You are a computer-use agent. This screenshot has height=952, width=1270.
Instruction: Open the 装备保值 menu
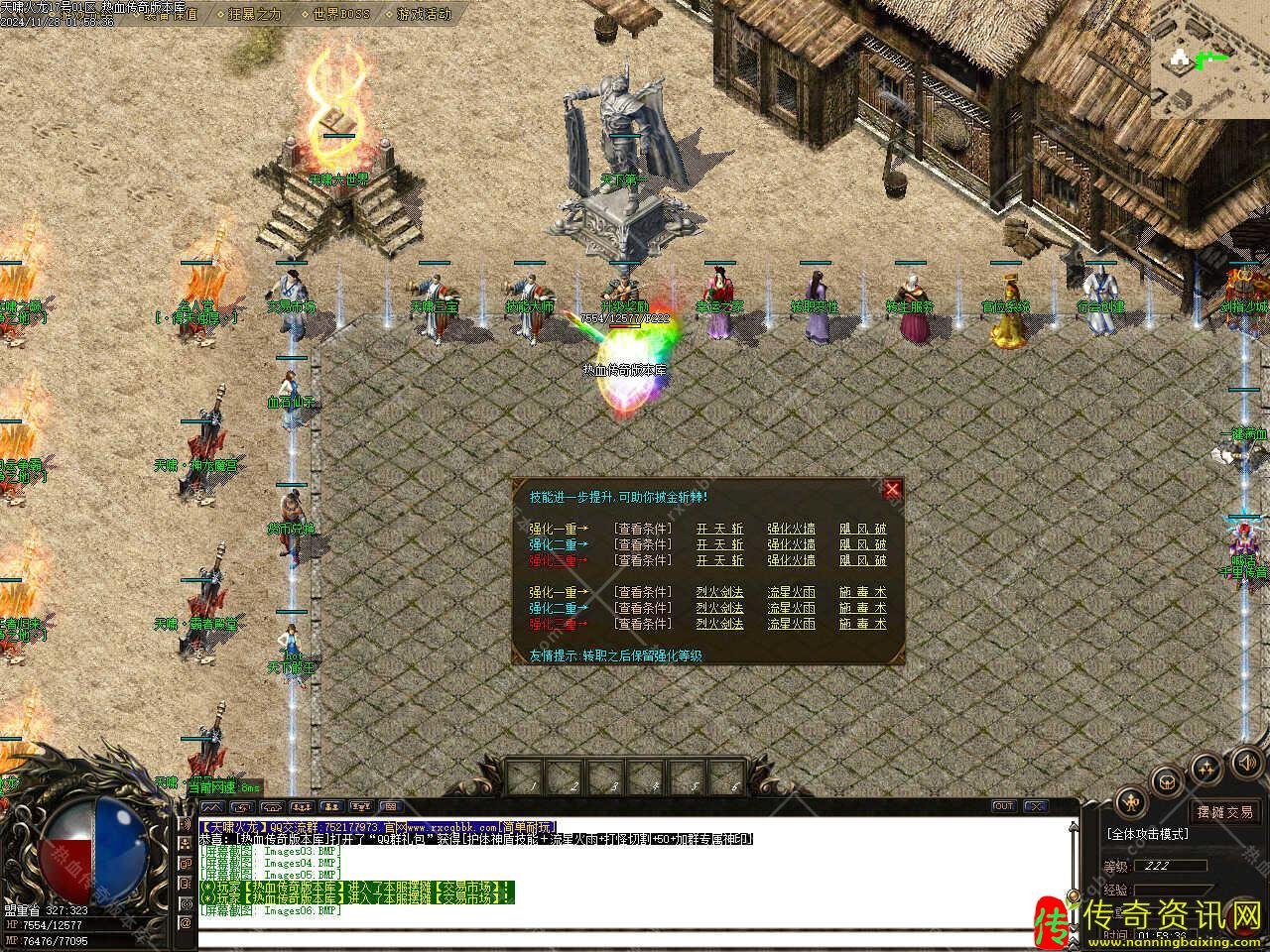pyautogui.click(x=169, y=14)
